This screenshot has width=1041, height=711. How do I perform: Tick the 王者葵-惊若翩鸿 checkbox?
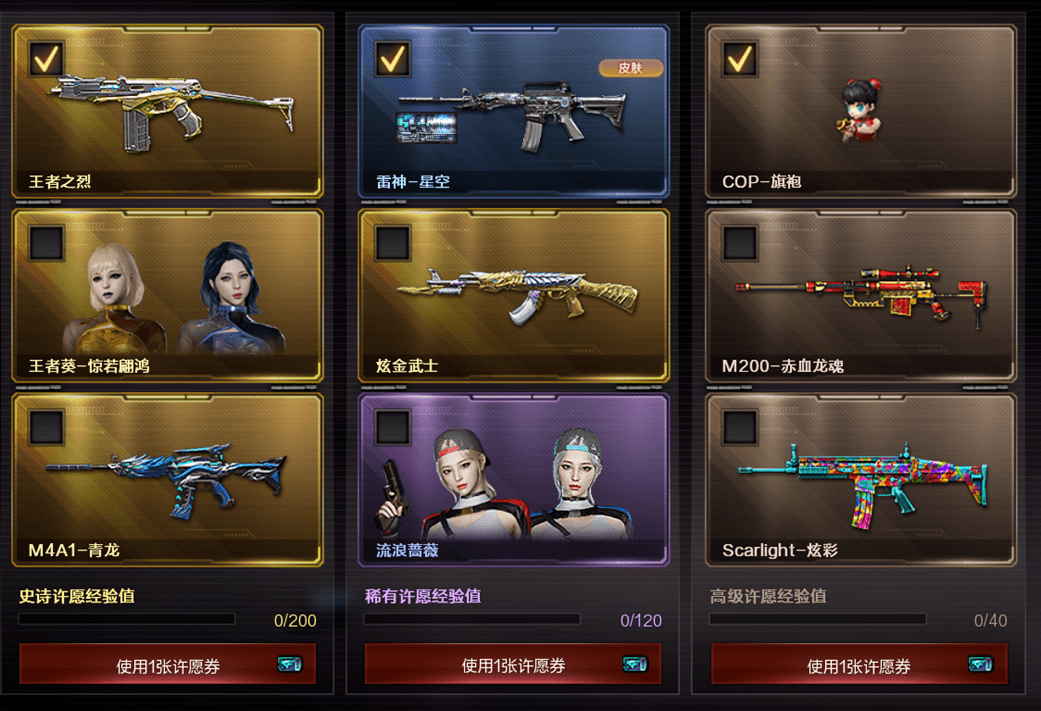46,242
